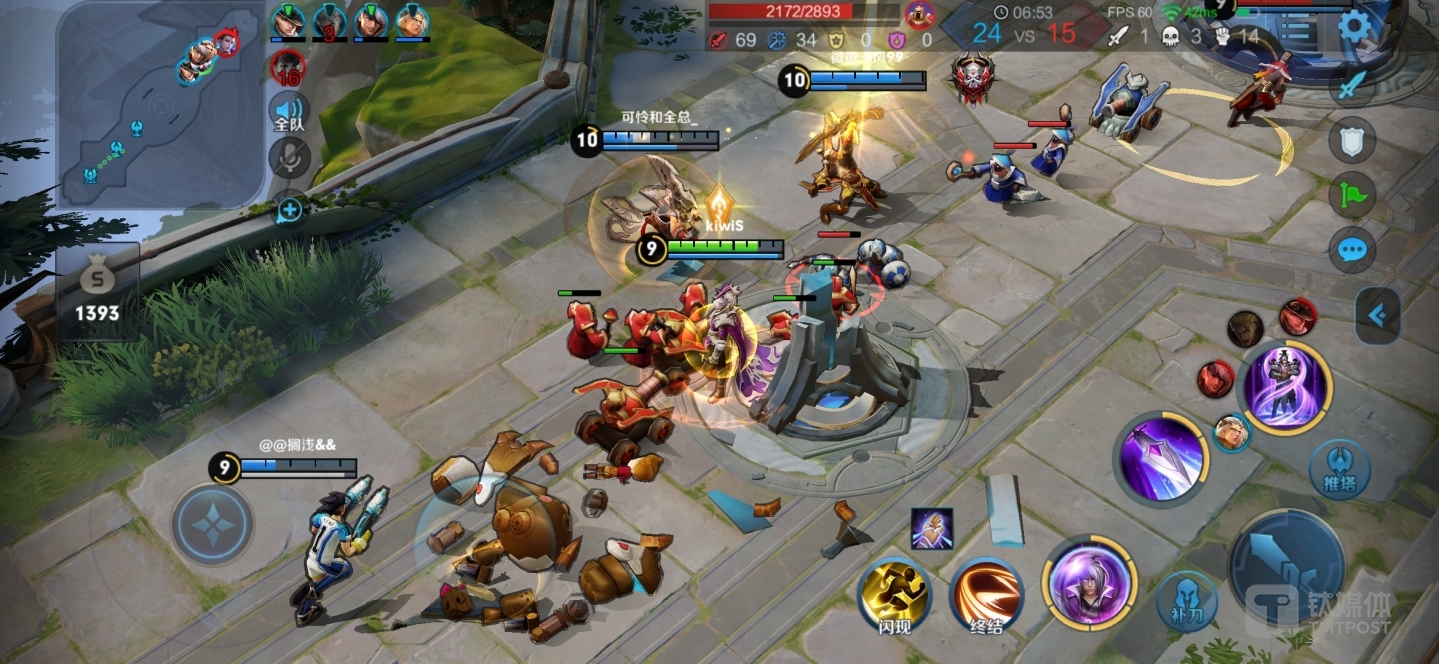The height and width of the screenshot is (664, 1439).
Task: Toggle the 全队 team speaker button
Action: [x=289, y=113]
